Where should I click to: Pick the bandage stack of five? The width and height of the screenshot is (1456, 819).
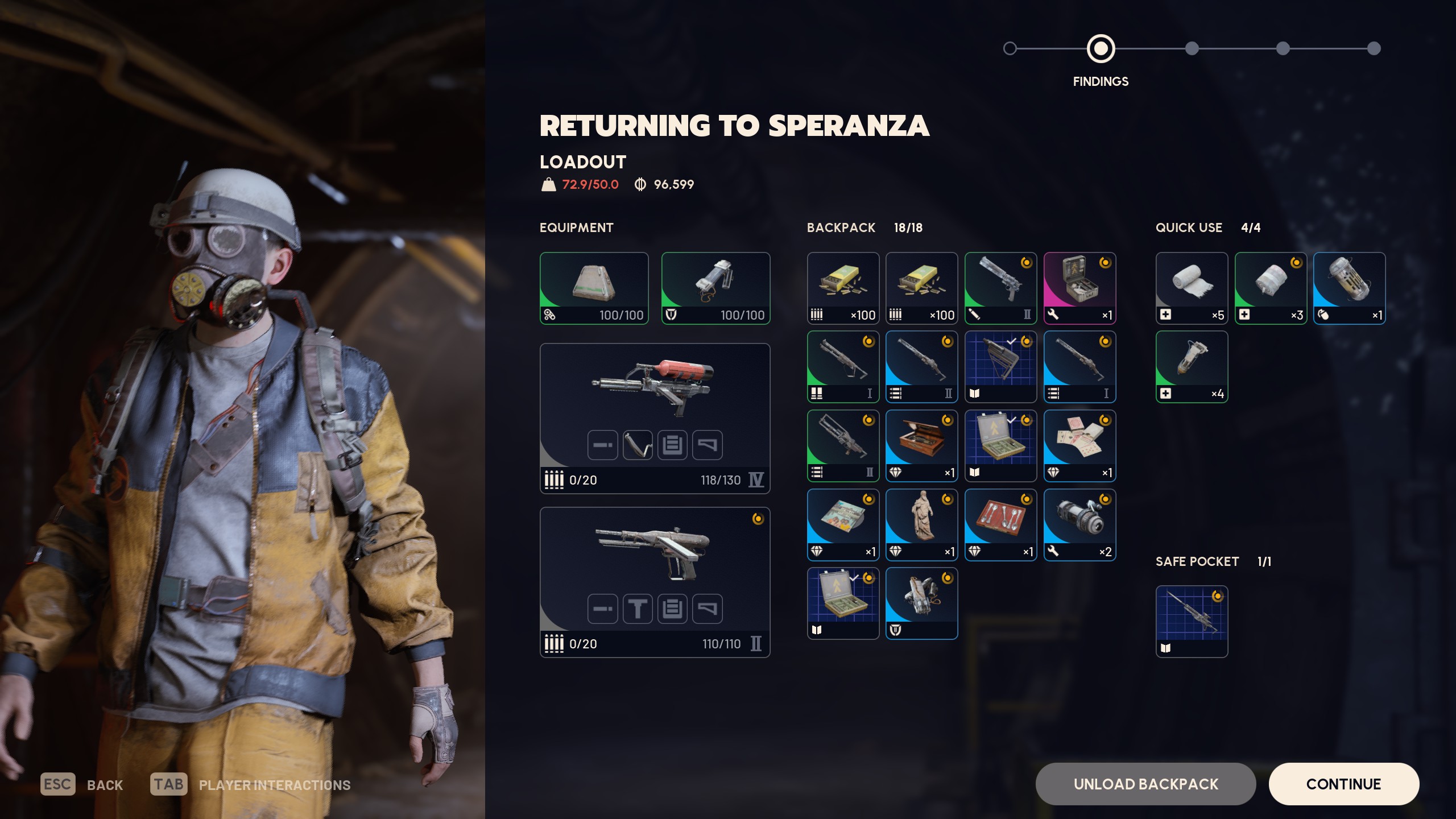pos(1192,288)
